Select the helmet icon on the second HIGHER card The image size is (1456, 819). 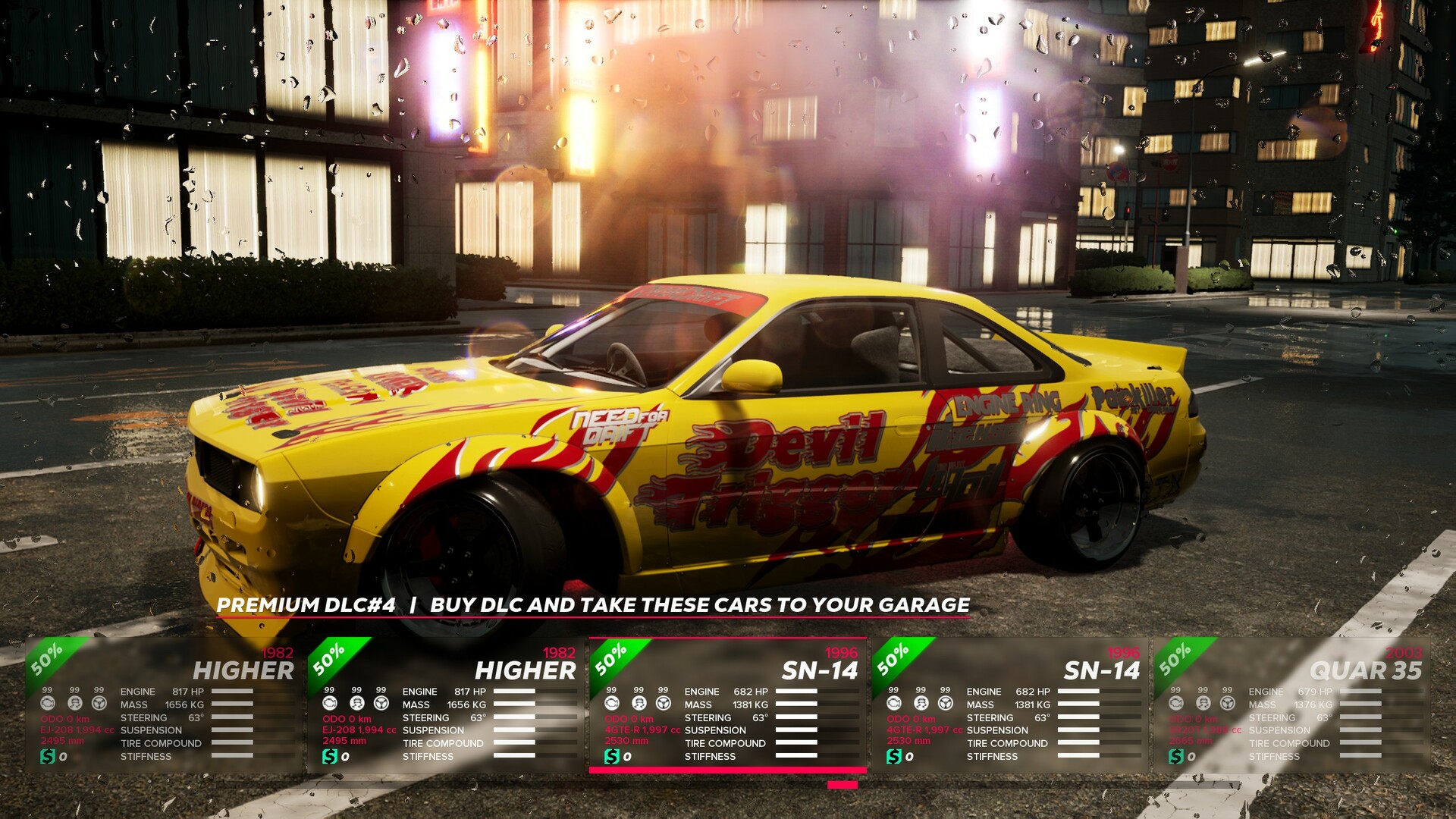[356, 703]
